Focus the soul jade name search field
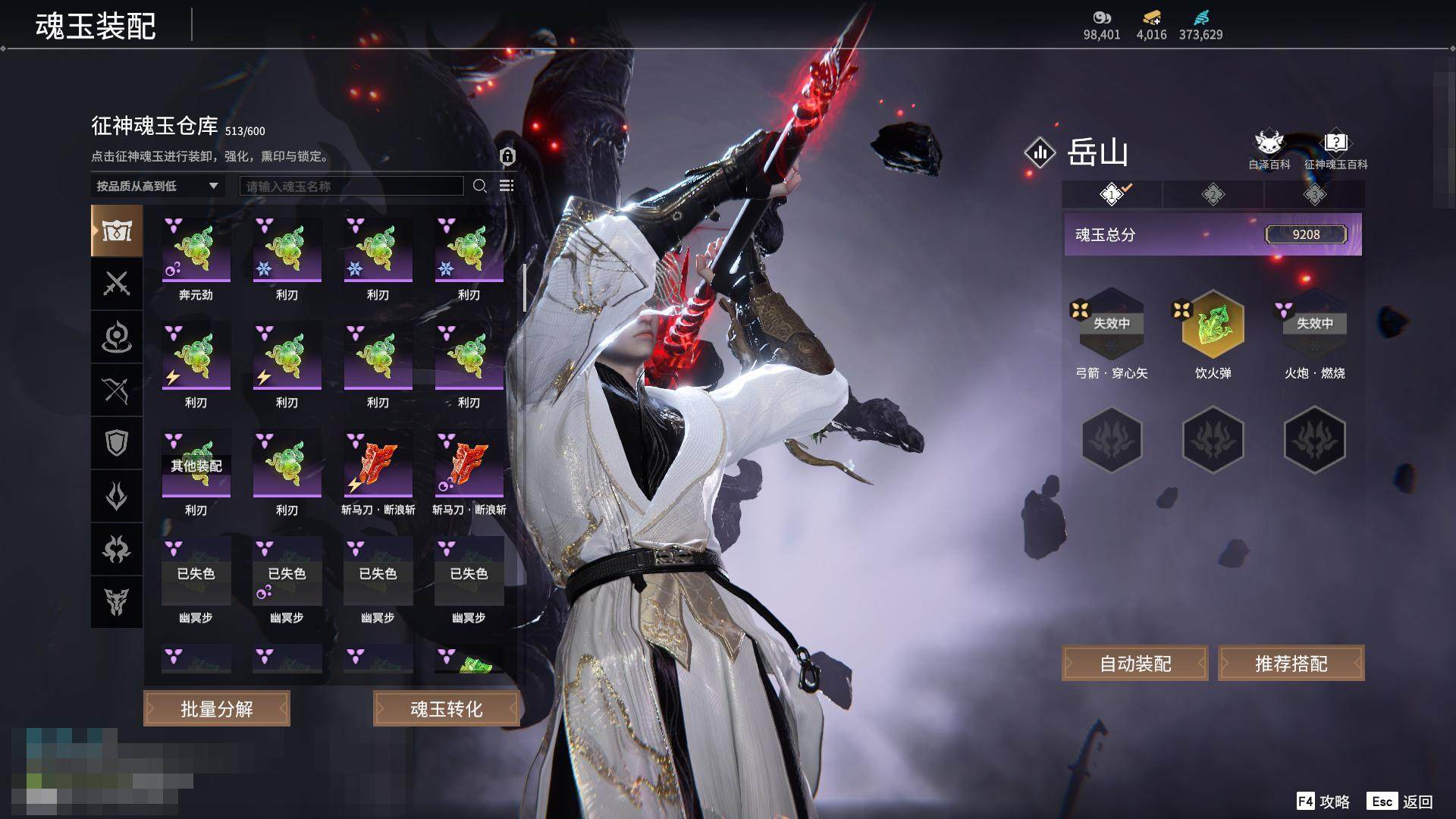Viewport: 1456px width, 819px height. tap(351, 186)
